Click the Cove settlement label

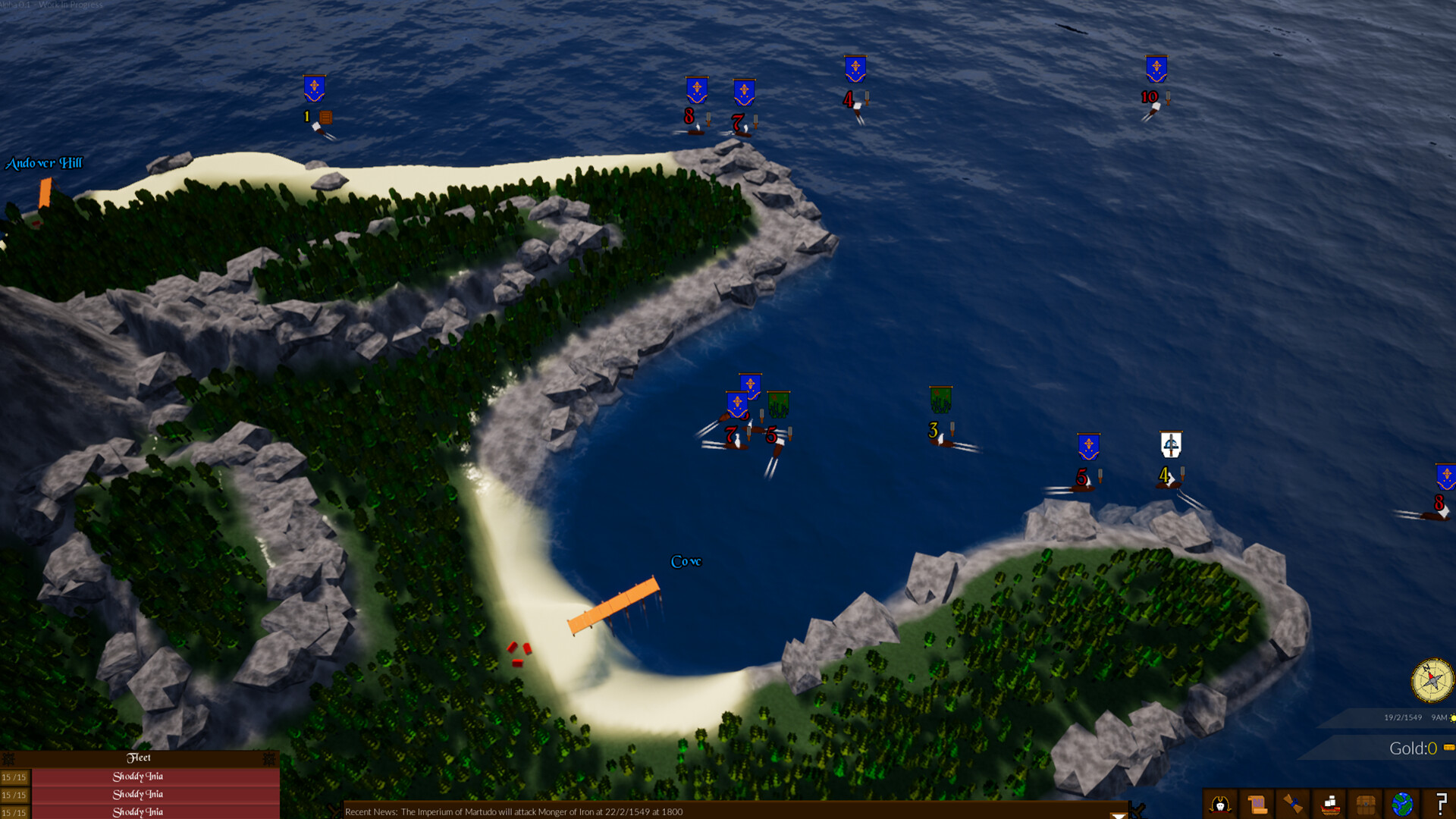pos(686,562)
